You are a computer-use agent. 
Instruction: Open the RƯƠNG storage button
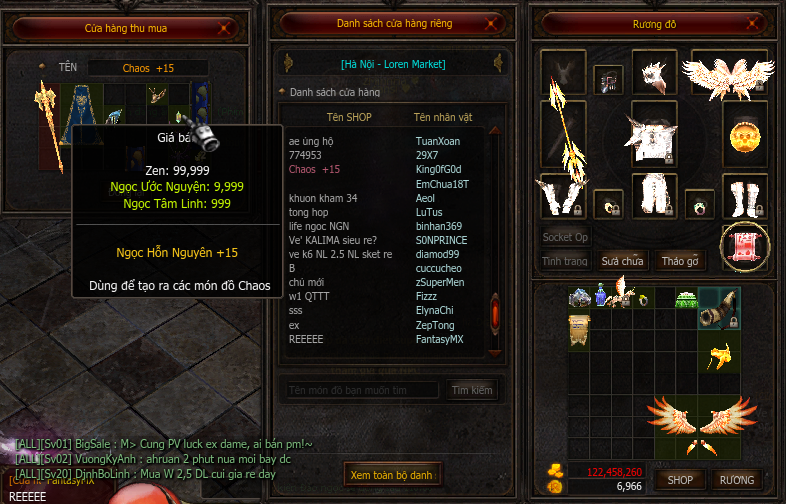(738, 480)
